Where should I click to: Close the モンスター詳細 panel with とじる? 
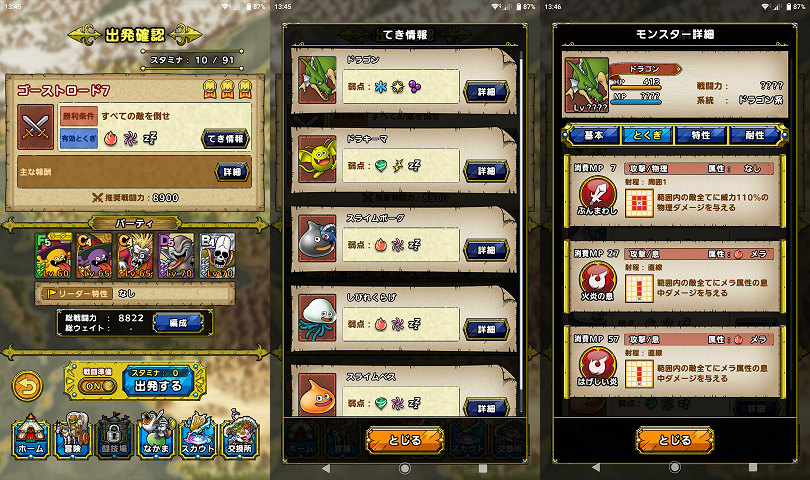[675, 439]
